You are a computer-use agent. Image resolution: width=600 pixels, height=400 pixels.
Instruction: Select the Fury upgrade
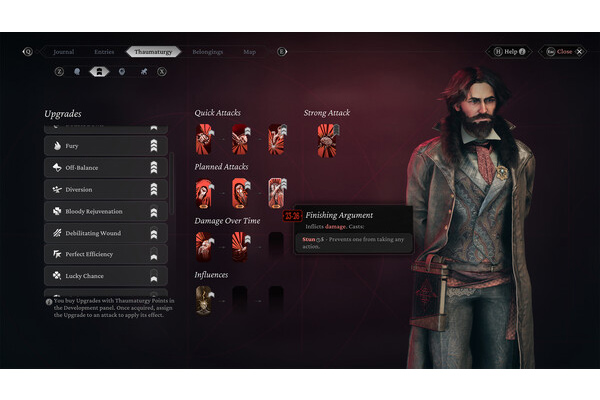click(105, 146)
